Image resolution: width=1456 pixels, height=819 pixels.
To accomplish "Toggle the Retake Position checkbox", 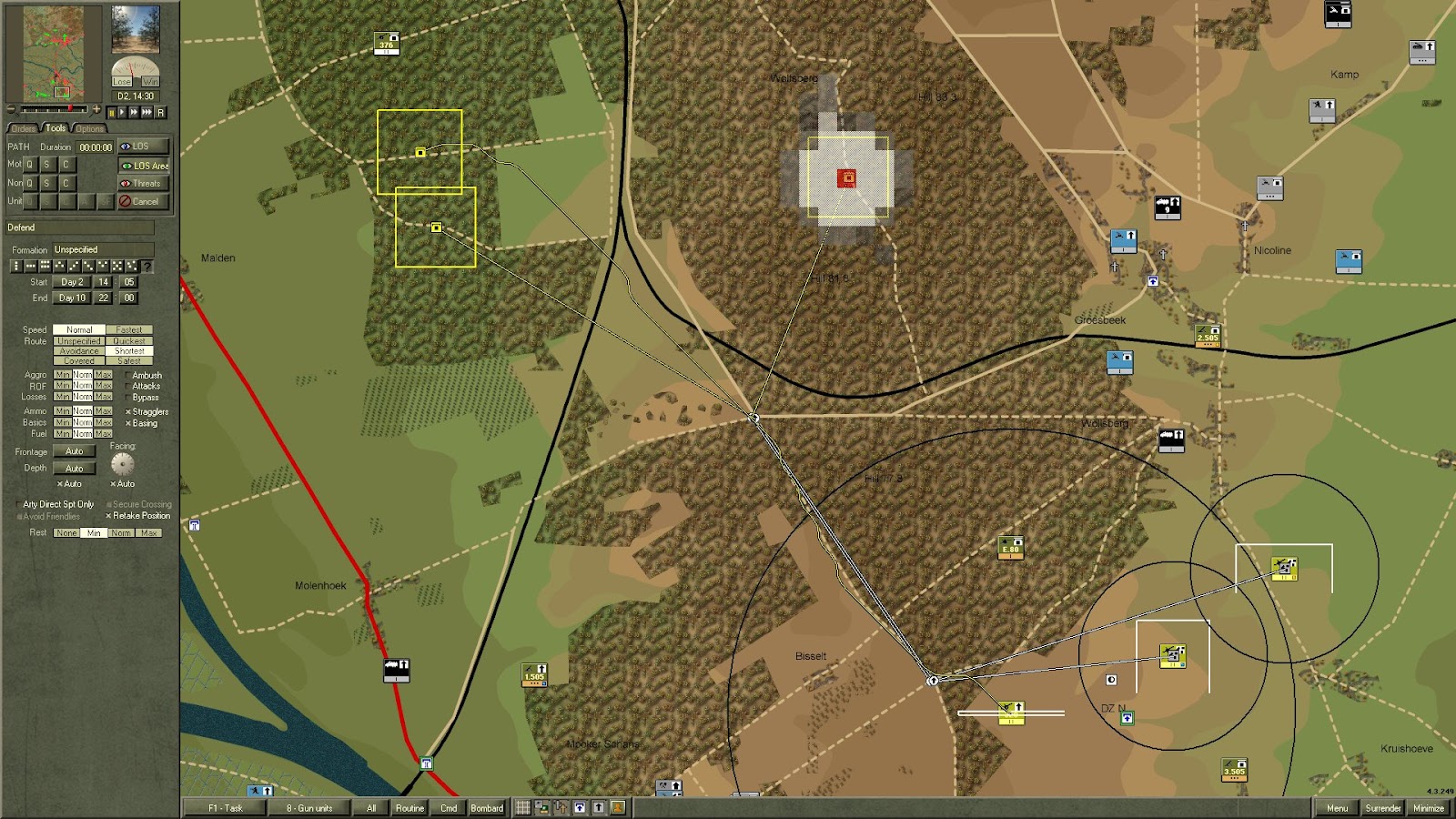I will pos(109,515).
